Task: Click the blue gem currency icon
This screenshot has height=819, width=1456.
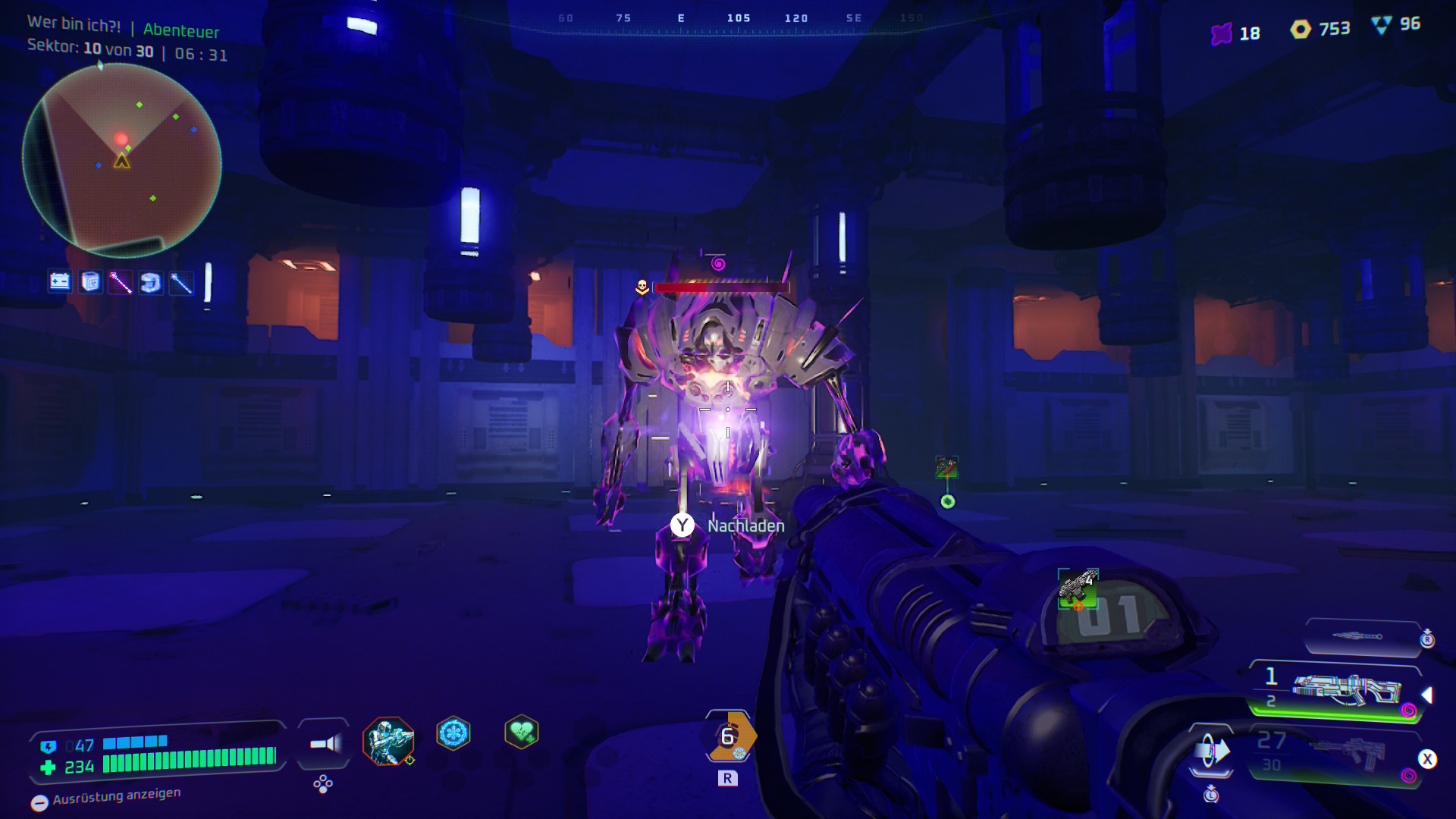Action: tap(1382, 25)
